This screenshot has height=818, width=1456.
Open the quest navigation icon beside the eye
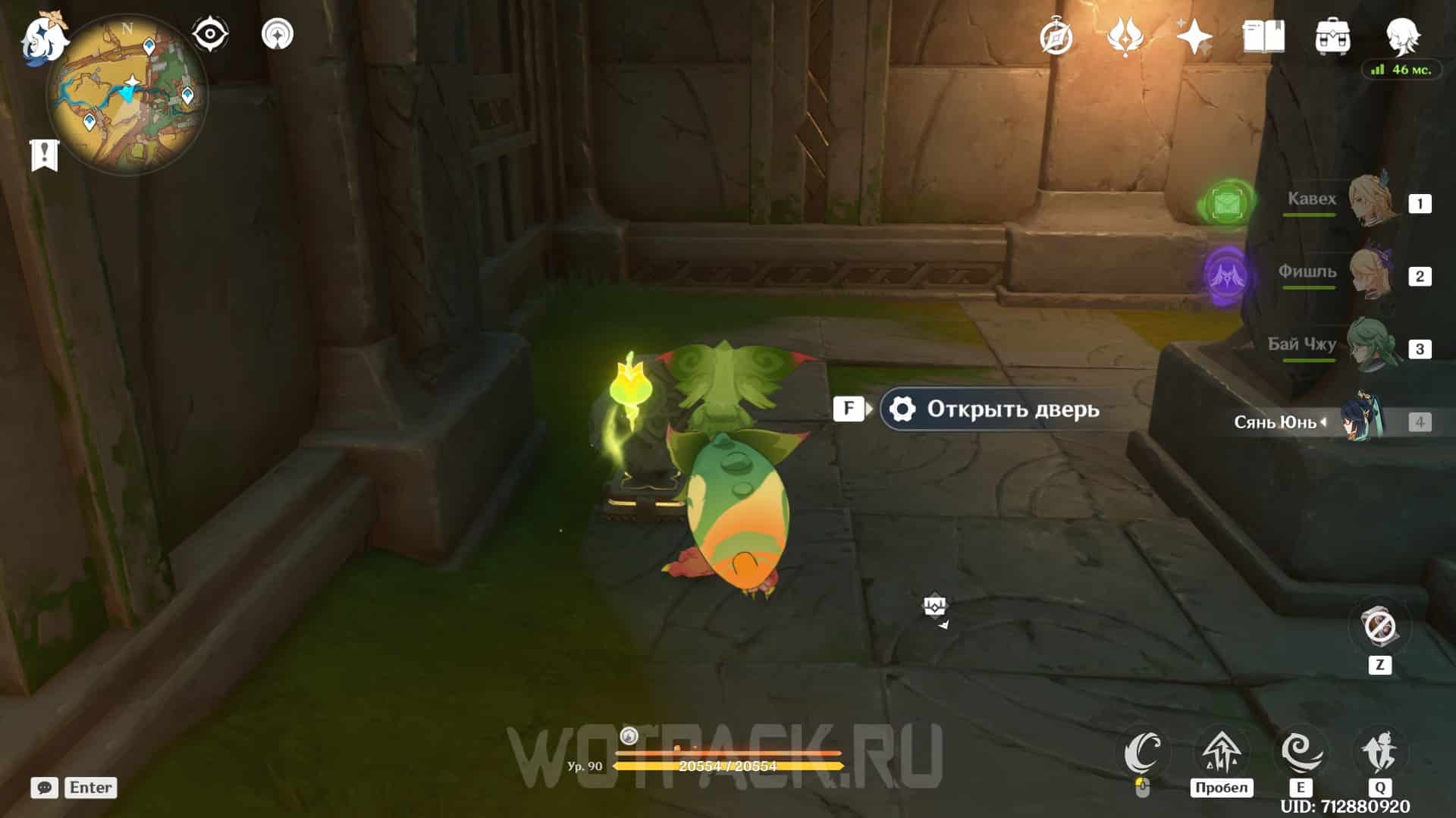coord(277,34)
